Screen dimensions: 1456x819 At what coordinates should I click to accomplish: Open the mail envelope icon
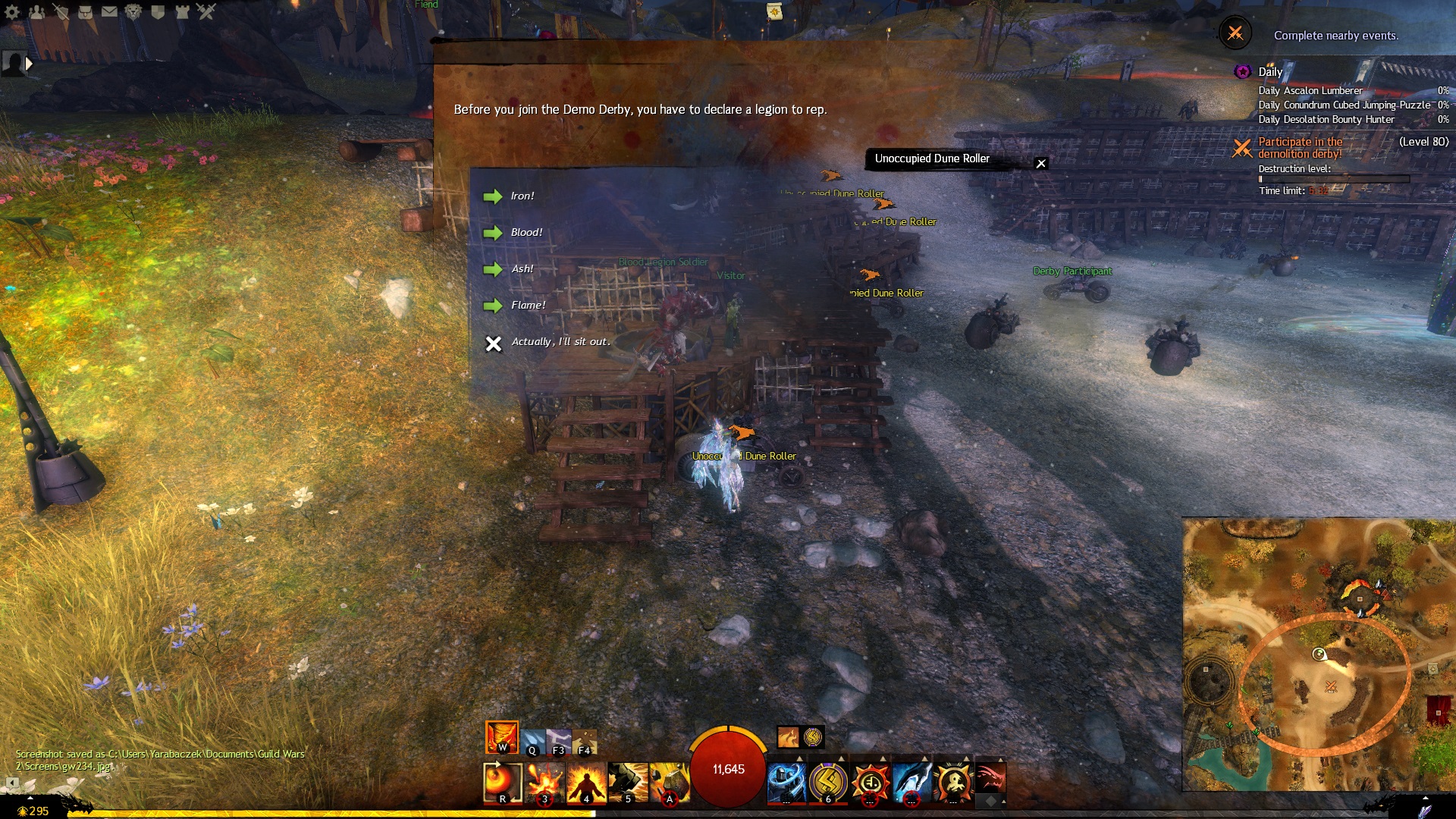coord(109,11)
